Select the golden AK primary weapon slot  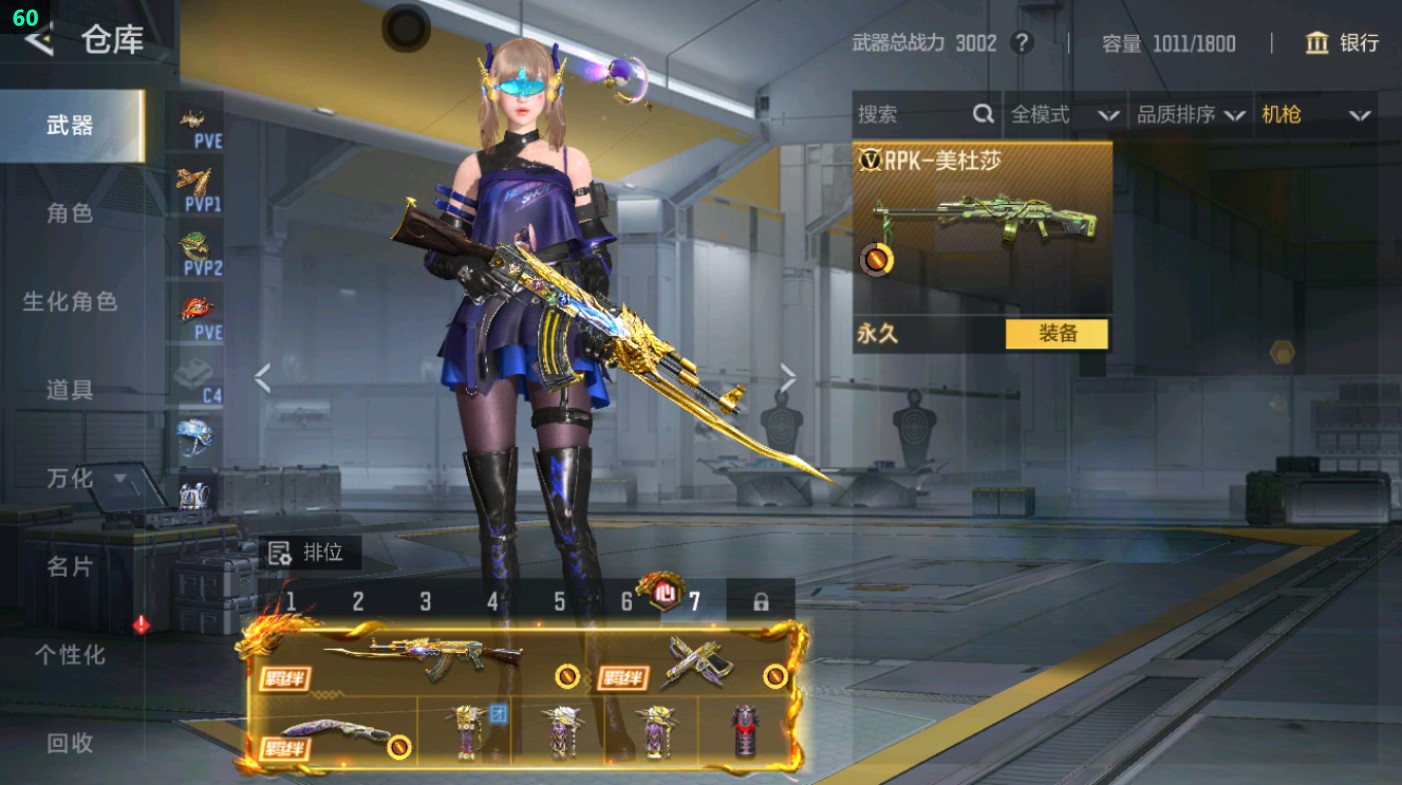[420, 660]
